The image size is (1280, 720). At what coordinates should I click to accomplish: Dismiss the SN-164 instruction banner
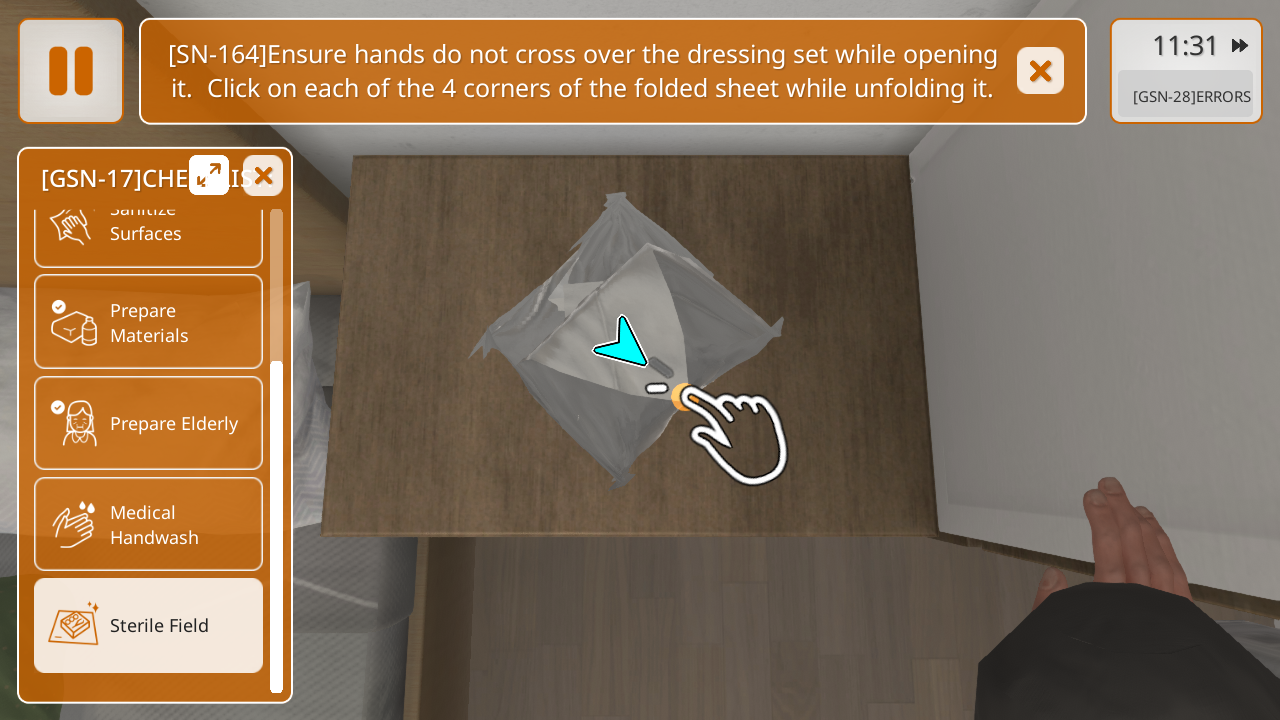click(x=1040, y=71)
